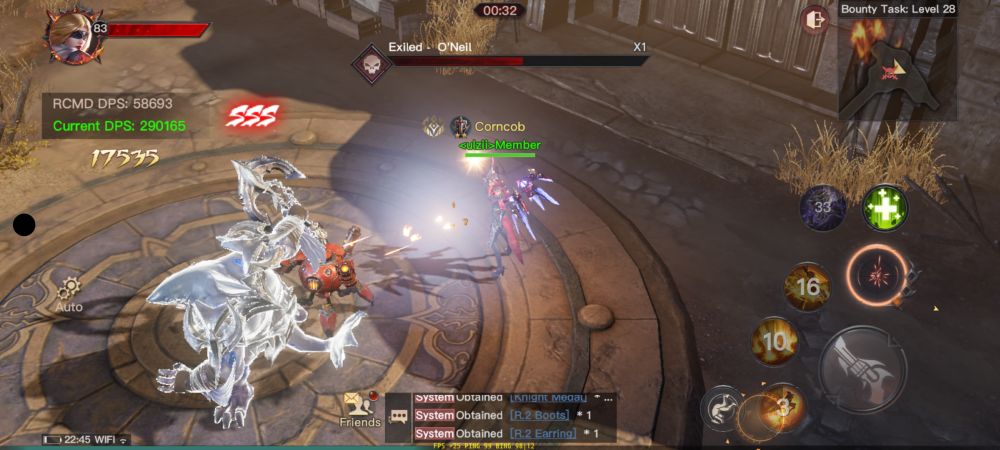Activate the fire skill showing 3

coord(783,406)
